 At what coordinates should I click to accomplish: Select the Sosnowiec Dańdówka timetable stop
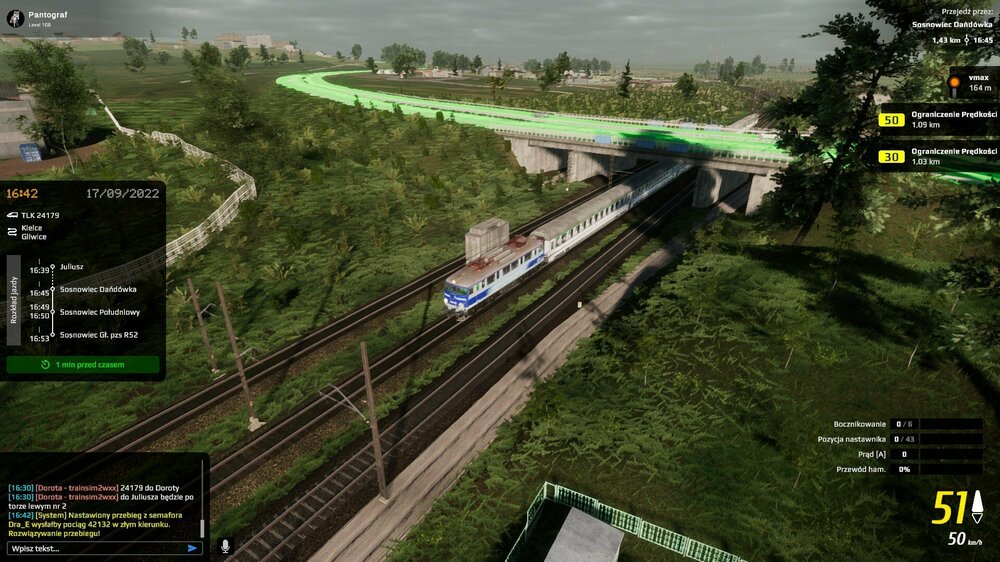[x=98, y=289]
